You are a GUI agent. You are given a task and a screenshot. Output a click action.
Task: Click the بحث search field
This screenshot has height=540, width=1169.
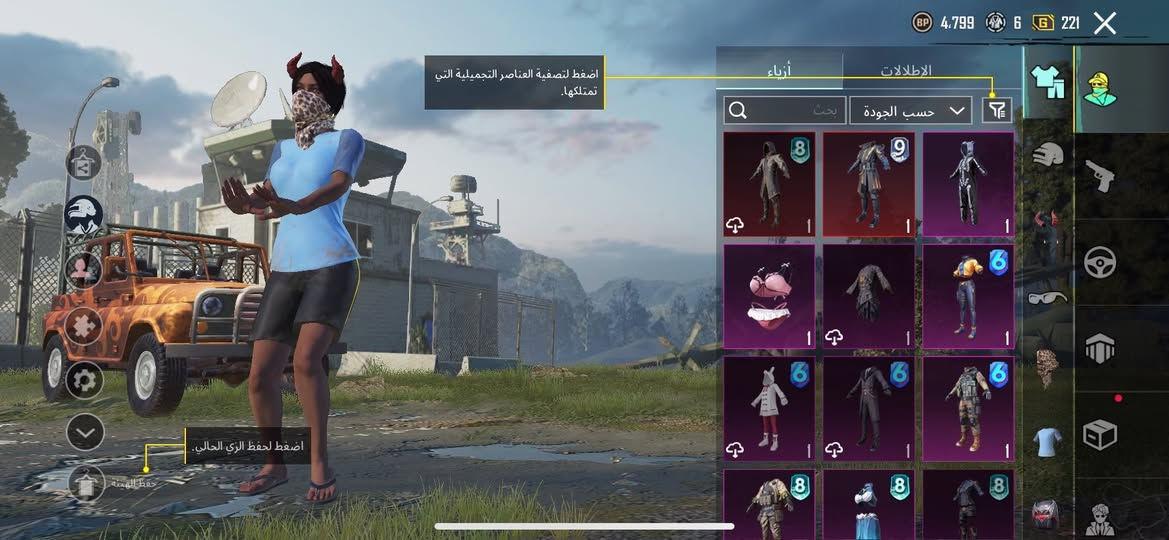point(785,110)
